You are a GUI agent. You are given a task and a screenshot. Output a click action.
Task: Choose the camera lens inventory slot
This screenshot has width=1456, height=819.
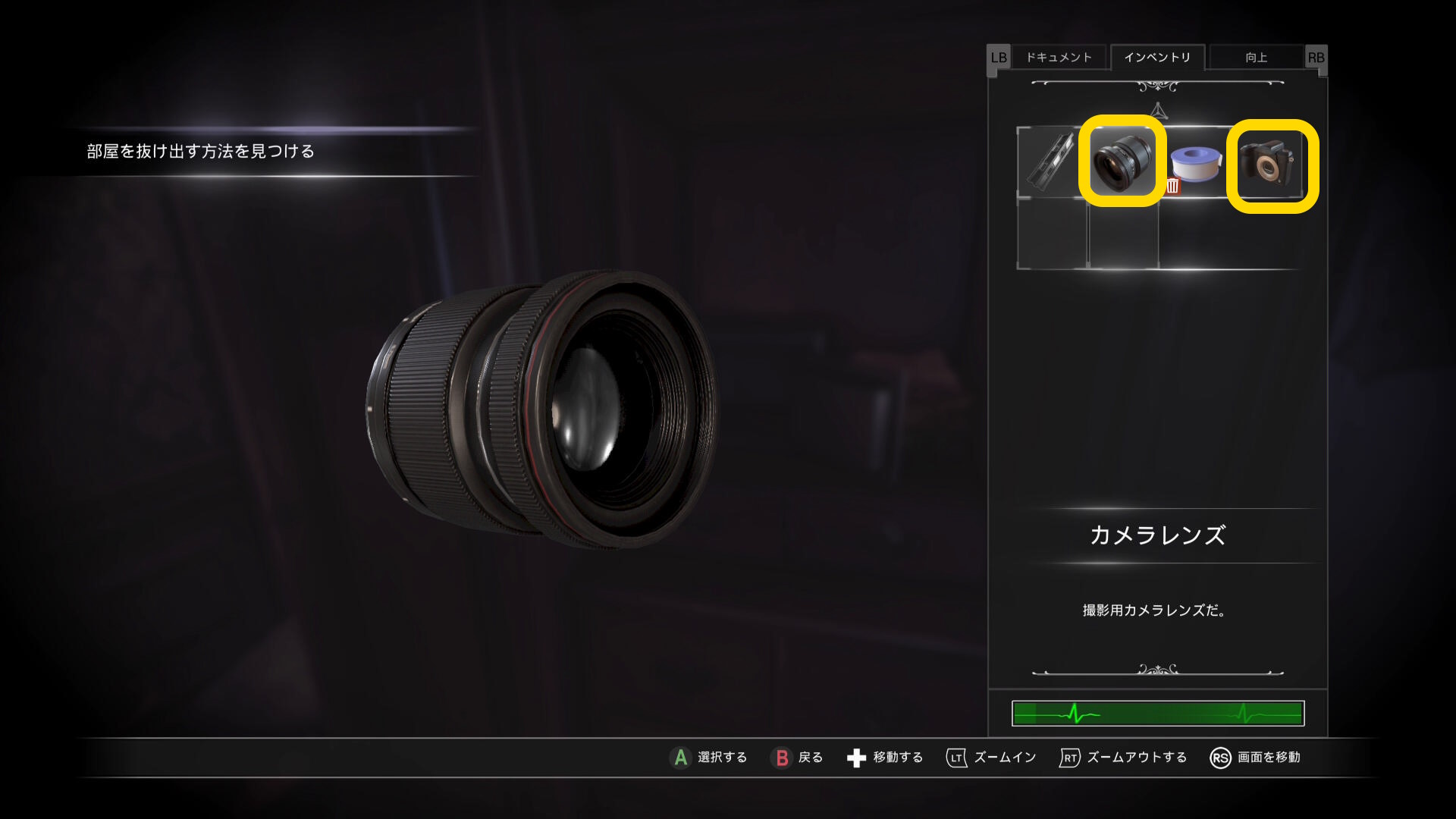pyautogui.click(x=1122, y=162)
